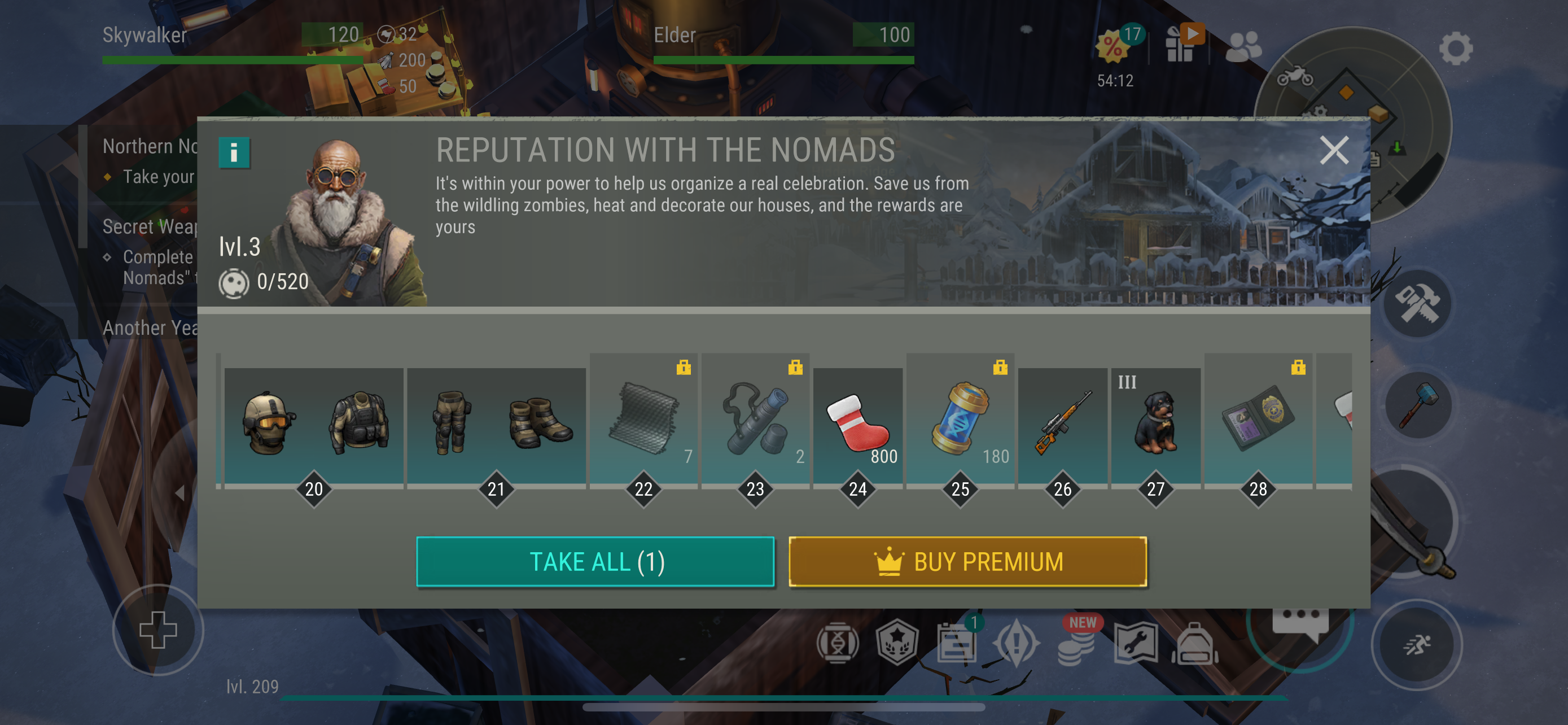The image size is (1568, 725).
Task: Select the blue DNA canister reward
Action: coord(960,425)
